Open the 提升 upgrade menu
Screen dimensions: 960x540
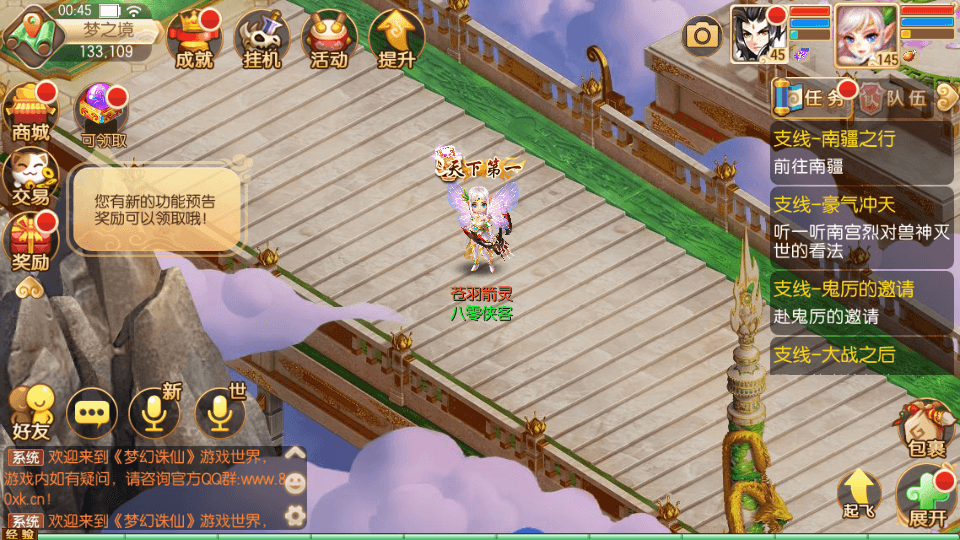[396, 40]
